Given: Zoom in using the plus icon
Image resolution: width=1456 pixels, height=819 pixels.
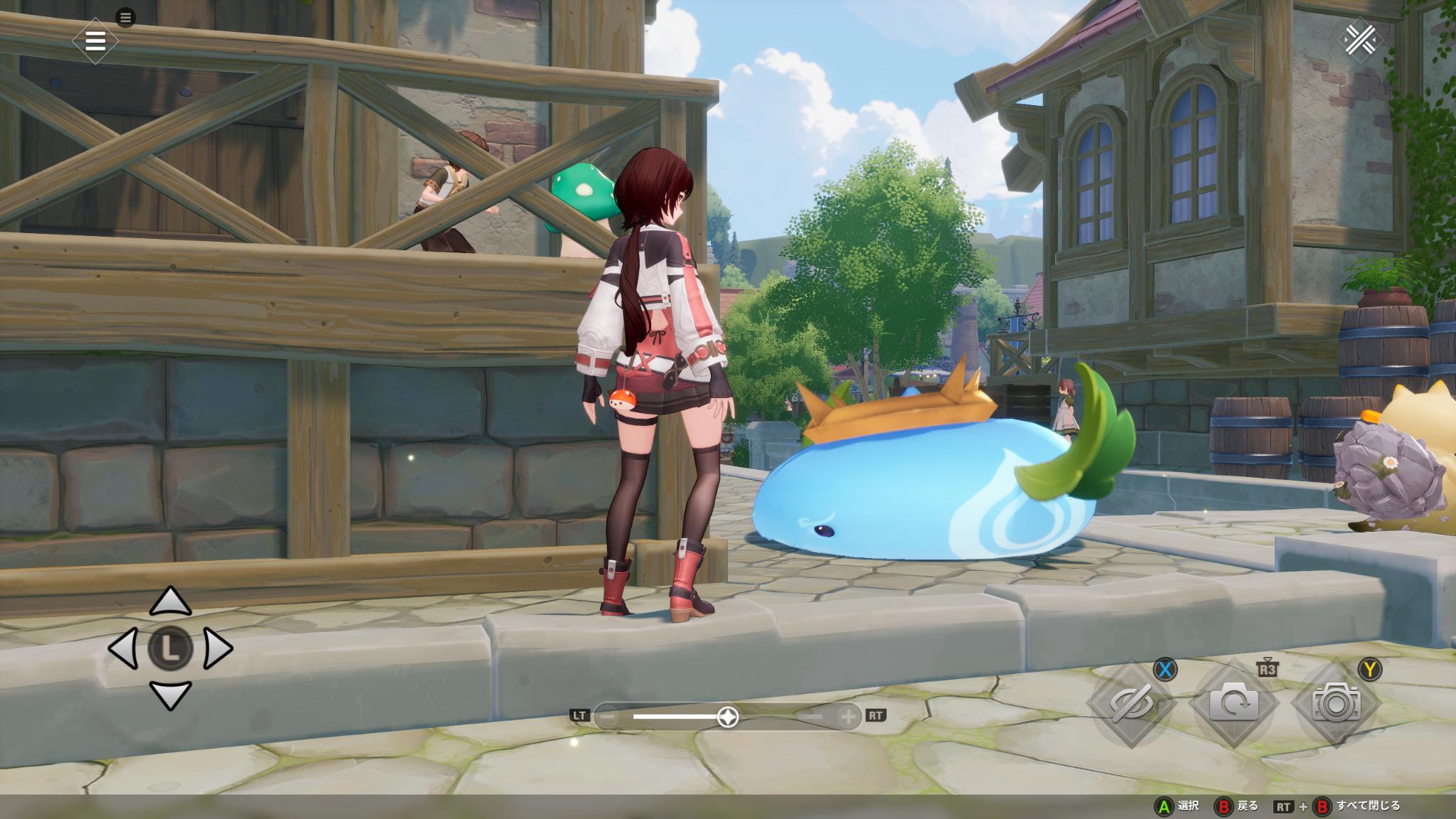Looking at the screenshot, I should pos(847,717).
